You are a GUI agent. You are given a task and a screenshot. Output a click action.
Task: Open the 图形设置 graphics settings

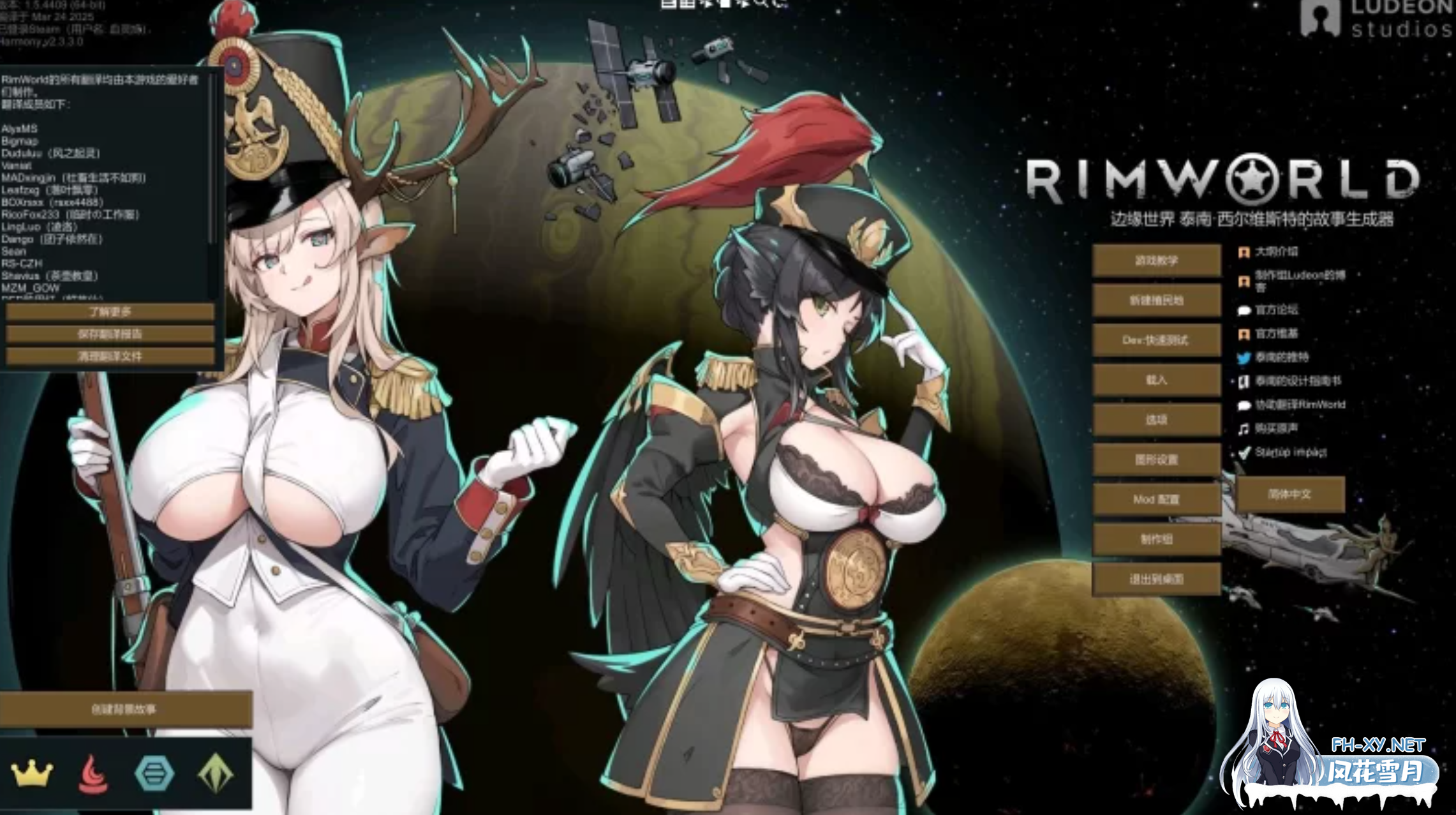click(1156, 460)
